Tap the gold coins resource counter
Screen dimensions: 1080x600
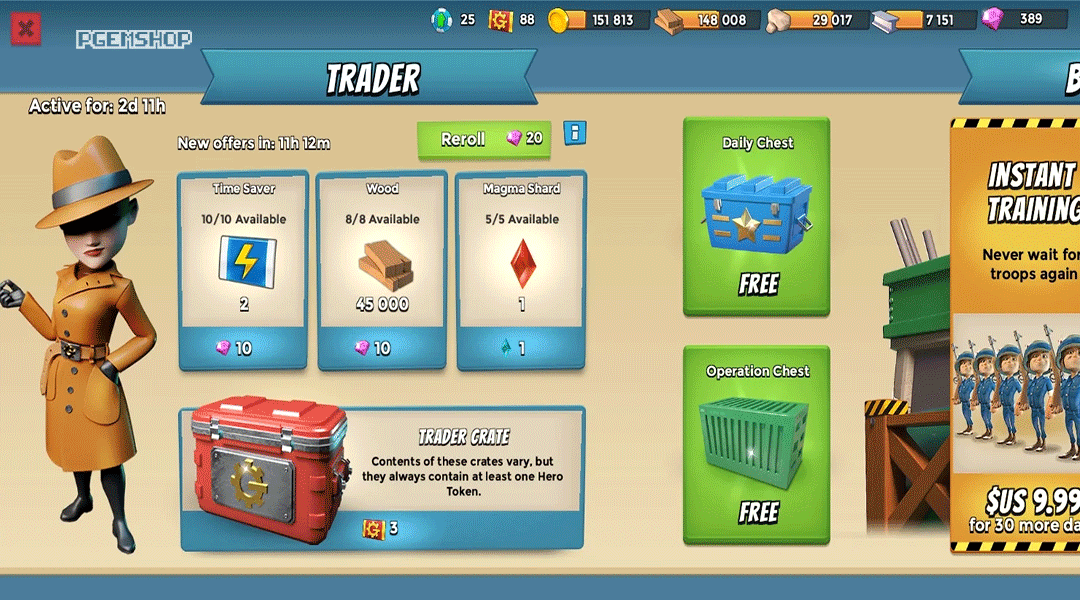click(x=601, y=20)
